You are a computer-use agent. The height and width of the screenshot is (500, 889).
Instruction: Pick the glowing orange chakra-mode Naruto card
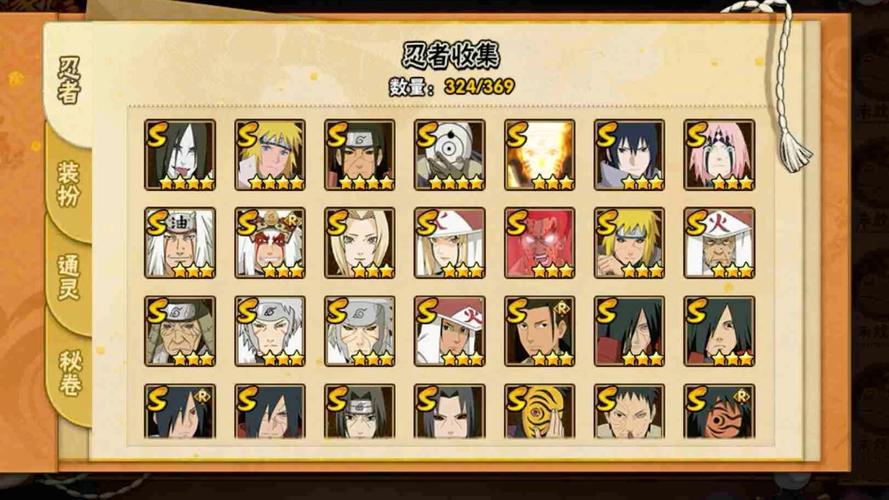coord(539,155)
